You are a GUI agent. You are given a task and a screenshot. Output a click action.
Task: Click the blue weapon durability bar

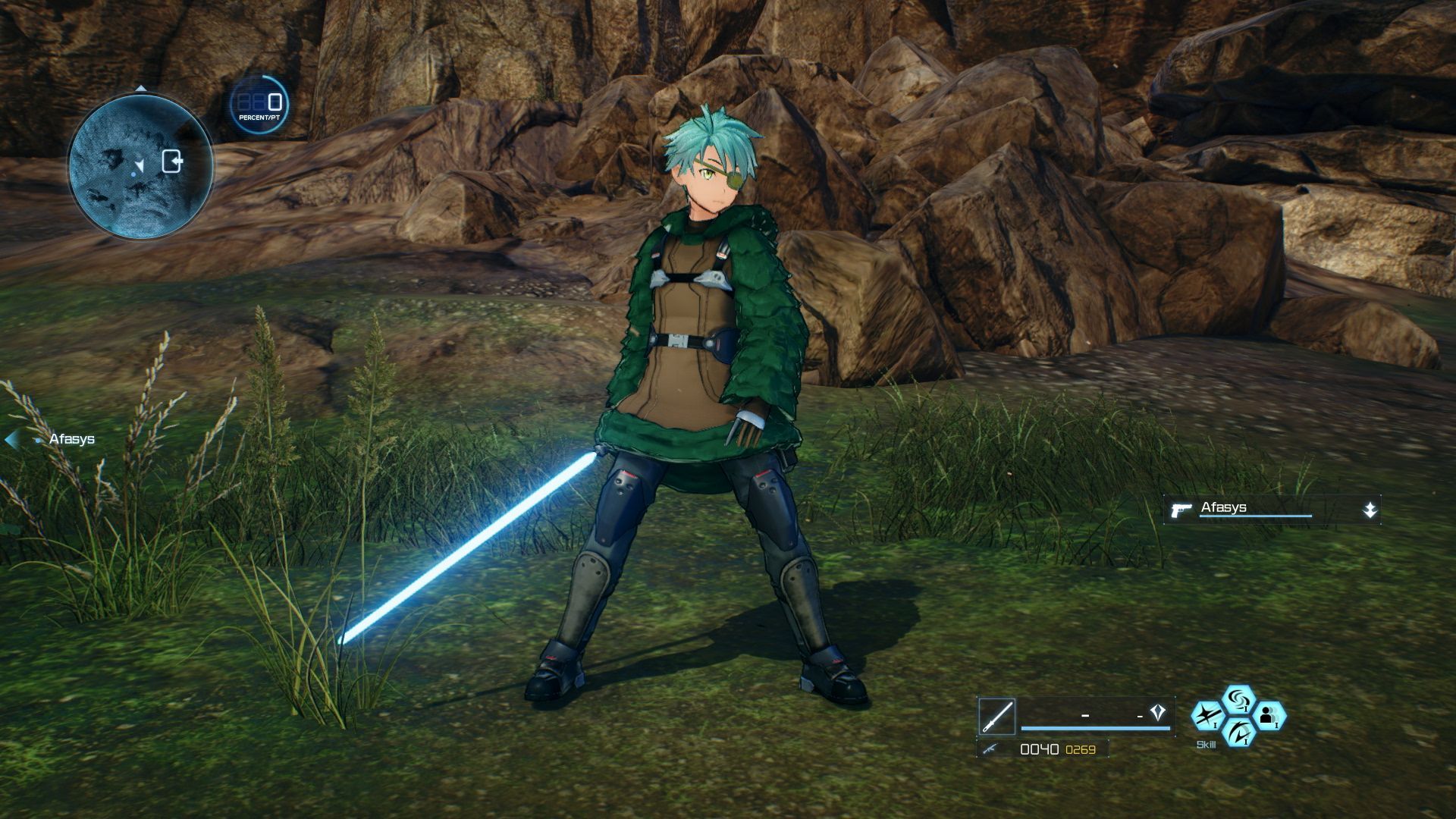coord(1094,728)
